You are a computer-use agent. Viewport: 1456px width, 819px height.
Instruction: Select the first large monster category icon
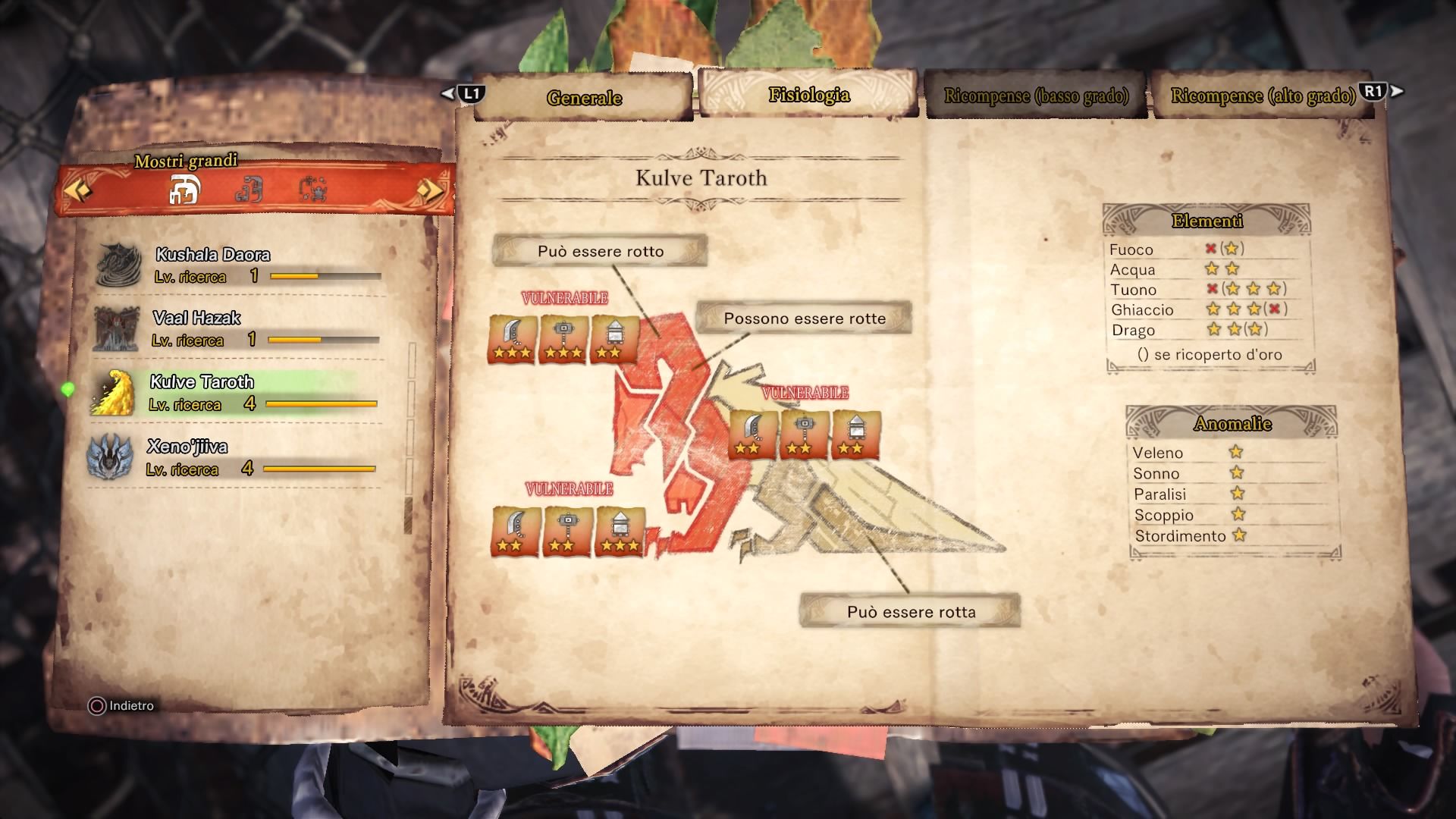pos(184,190)
